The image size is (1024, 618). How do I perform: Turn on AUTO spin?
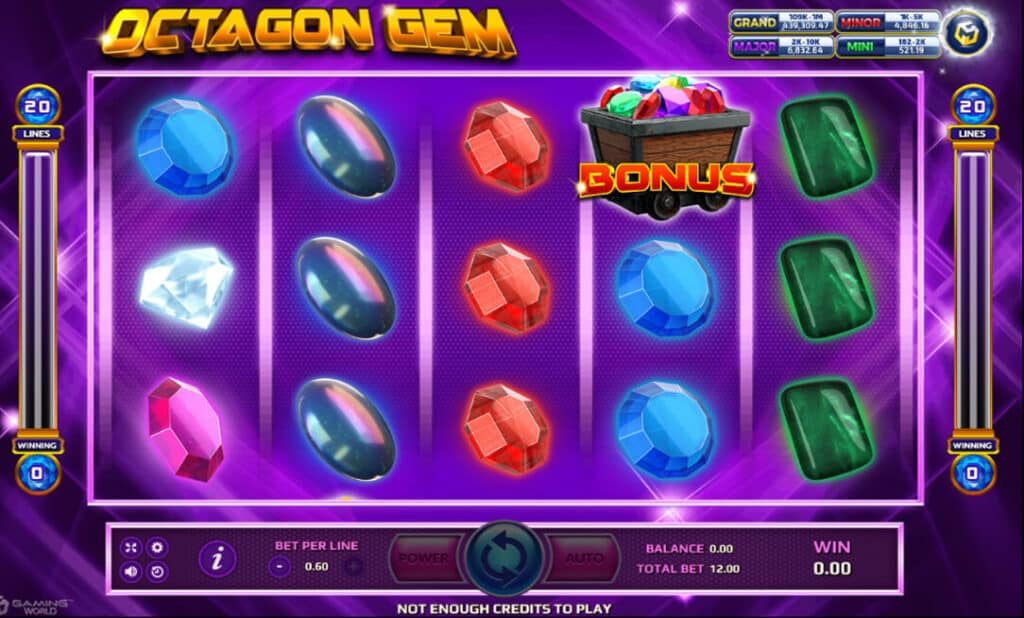(x=584, y=558)
